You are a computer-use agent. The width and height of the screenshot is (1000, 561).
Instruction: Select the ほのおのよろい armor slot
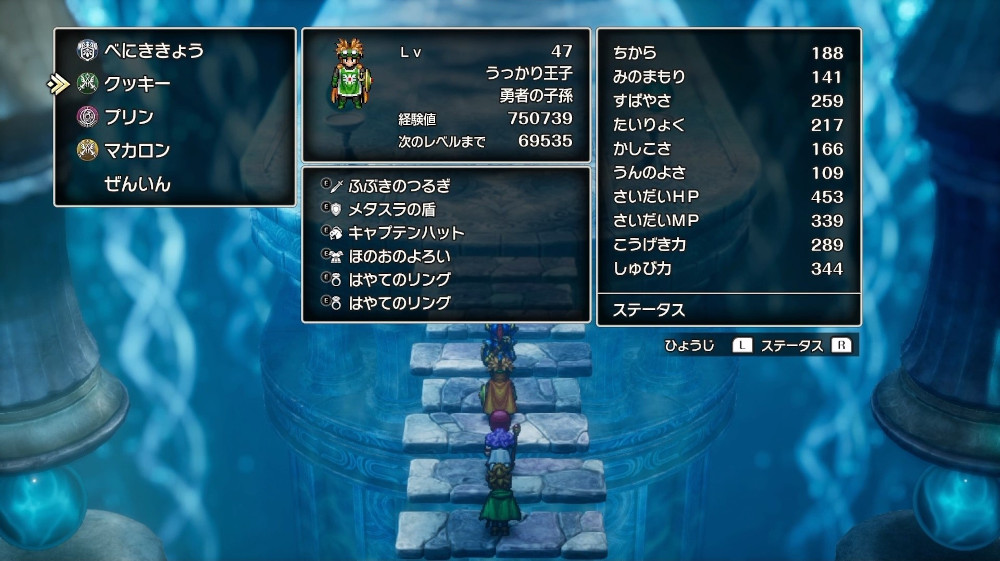(399, 256)
